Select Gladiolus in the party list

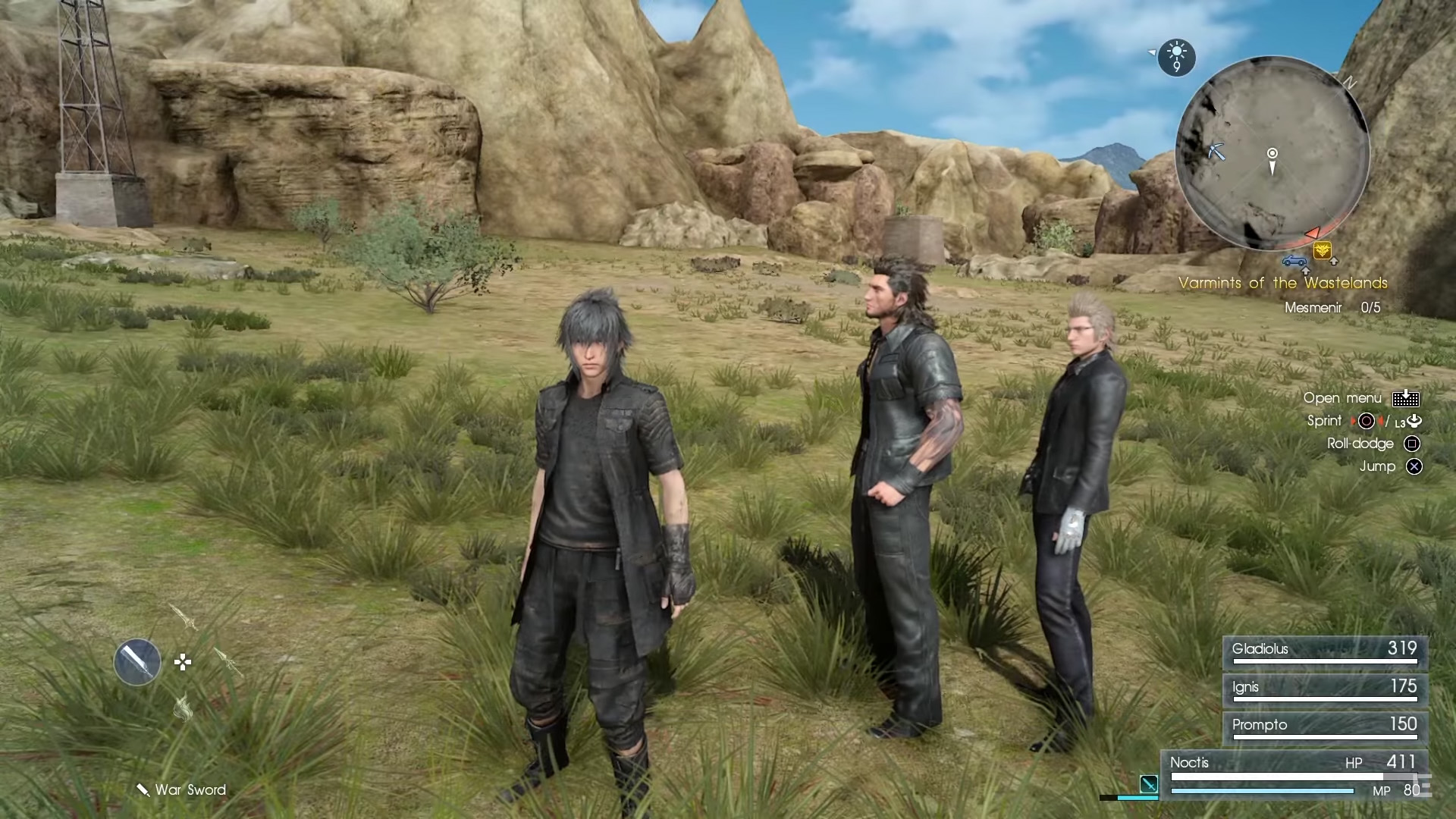click(1325, 651)
